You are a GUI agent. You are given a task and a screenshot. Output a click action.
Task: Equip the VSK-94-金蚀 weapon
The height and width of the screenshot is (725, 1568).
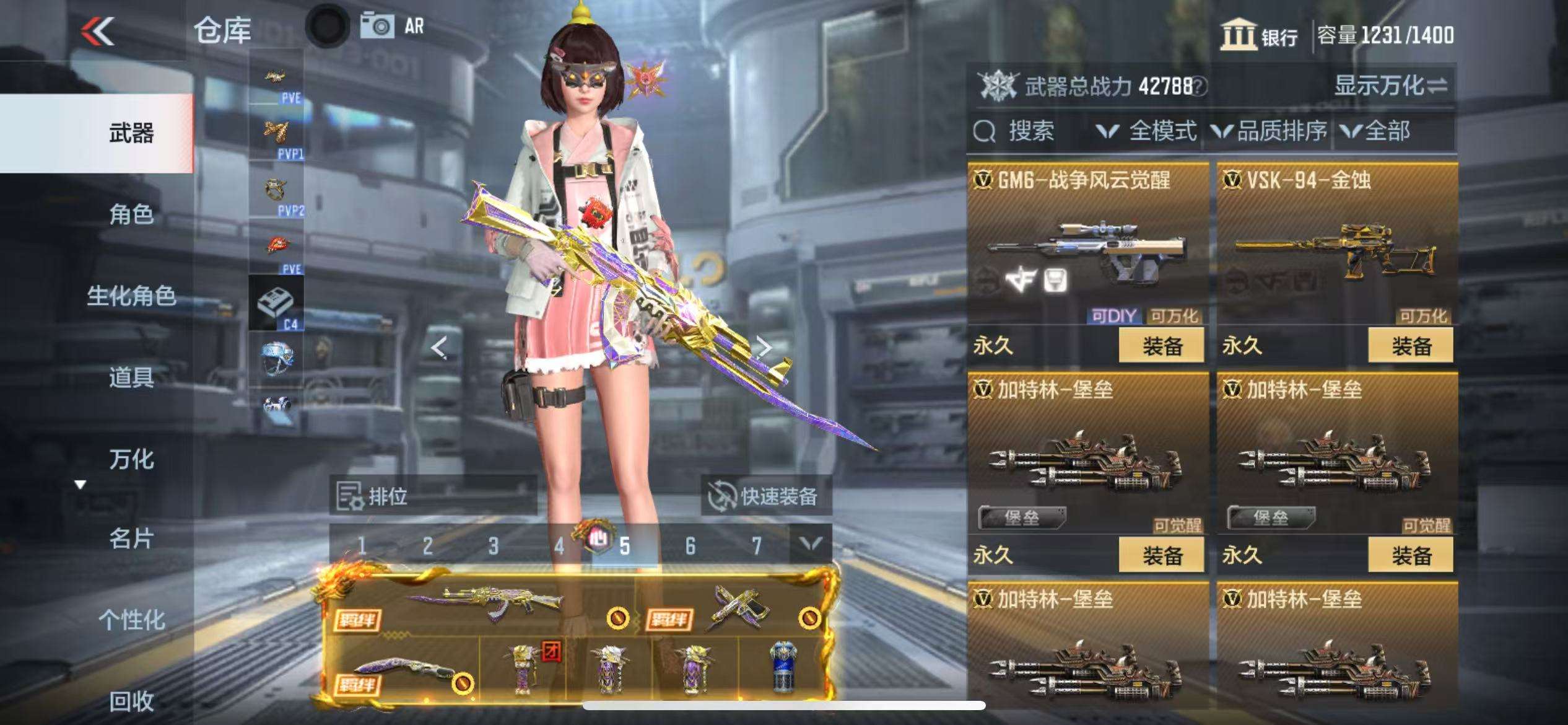point(1411,346)
